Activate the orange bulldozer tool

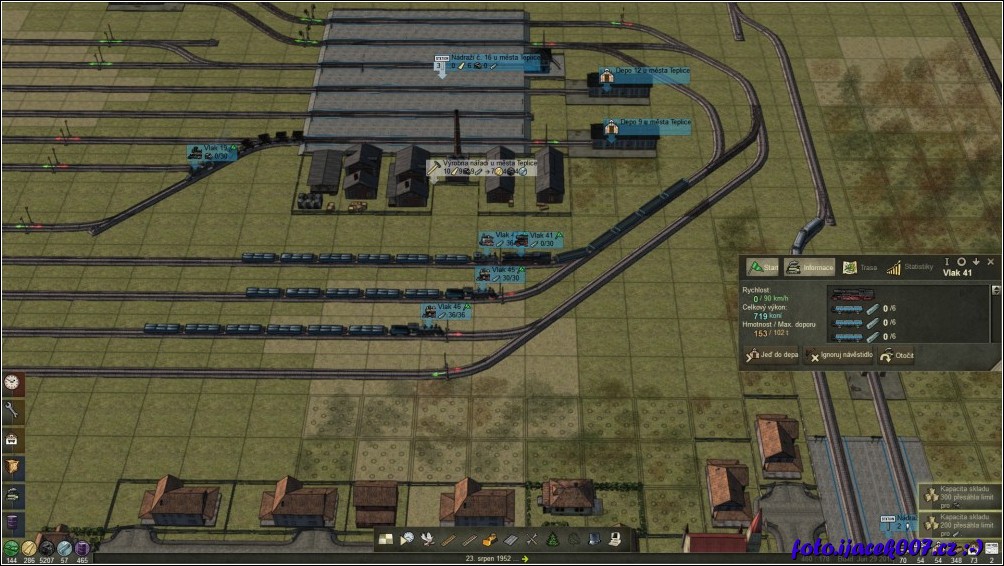pyautogui.click(x=489, y=540)
